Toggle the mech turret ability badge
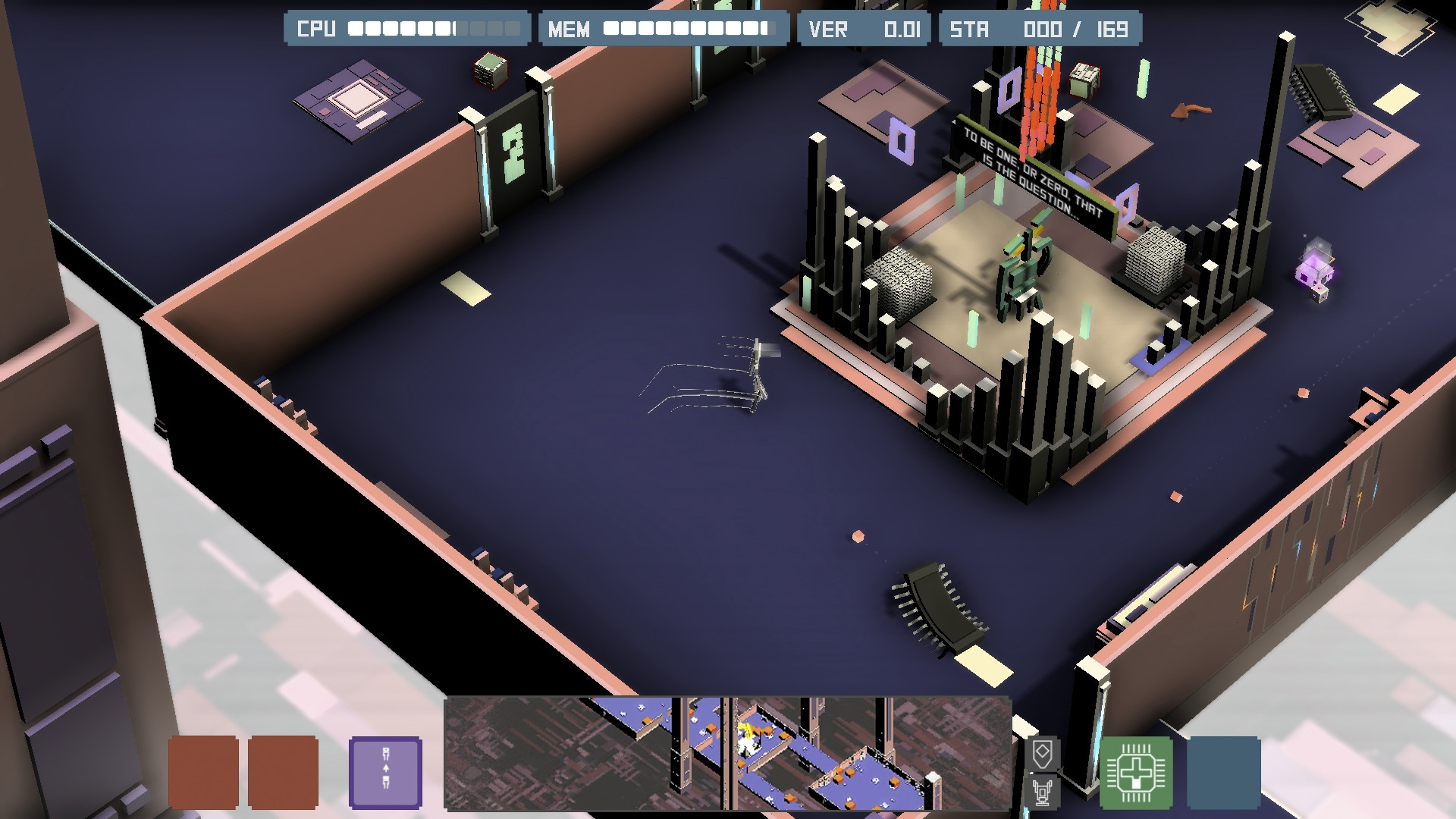This screenshot has height=819, width=1456. point(1043,794)
